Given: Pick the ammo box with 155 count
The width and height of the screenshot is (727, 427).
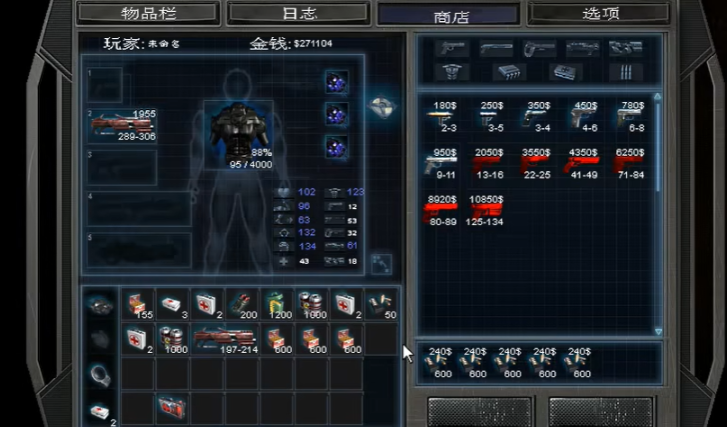Looking at the screenshot, I should [x=137, y=304].
